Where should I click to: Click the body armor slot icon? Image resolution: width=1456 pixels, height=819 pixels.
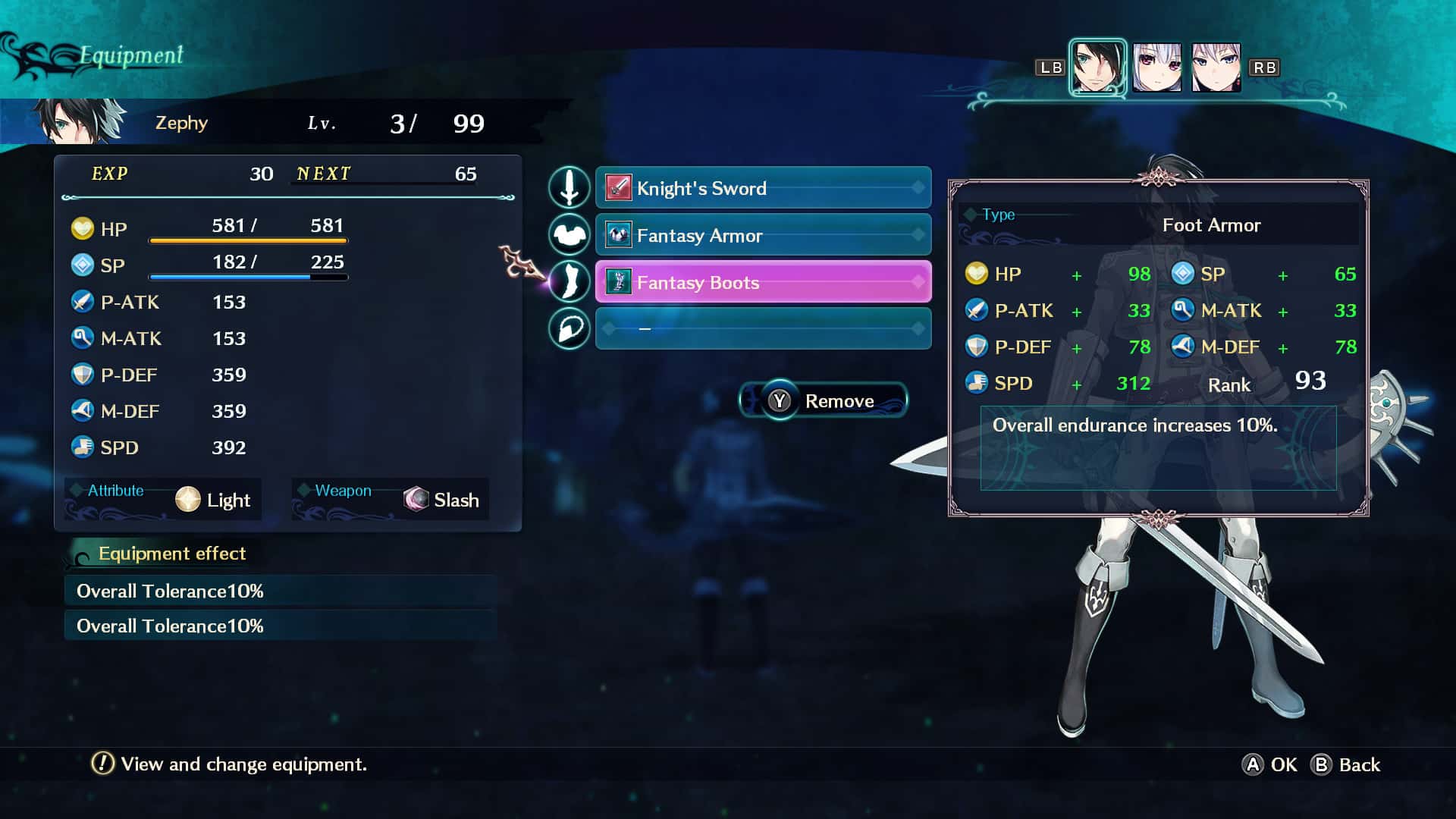[x=570, y=235]
